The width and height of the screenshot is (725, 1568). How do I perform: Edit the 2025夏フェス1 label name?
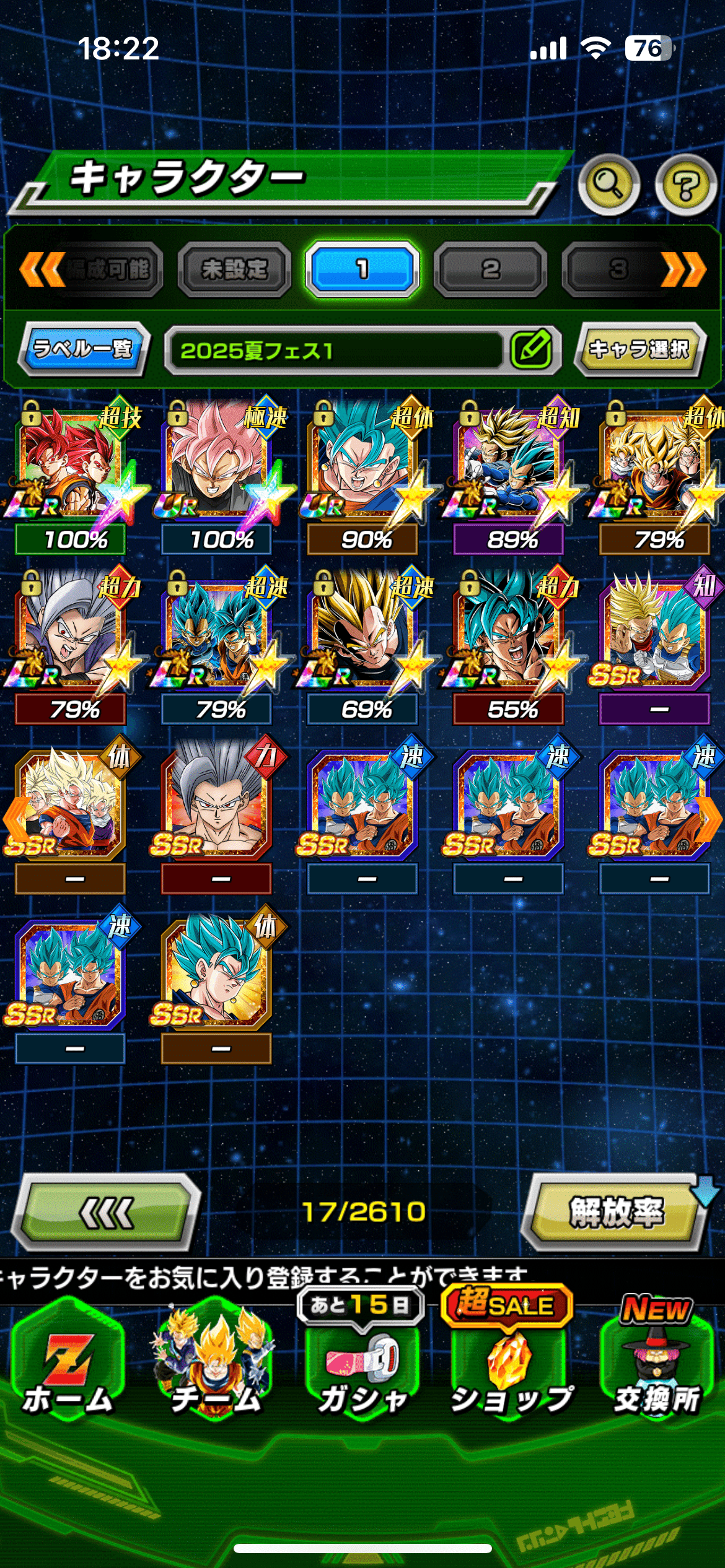(532, 349)
